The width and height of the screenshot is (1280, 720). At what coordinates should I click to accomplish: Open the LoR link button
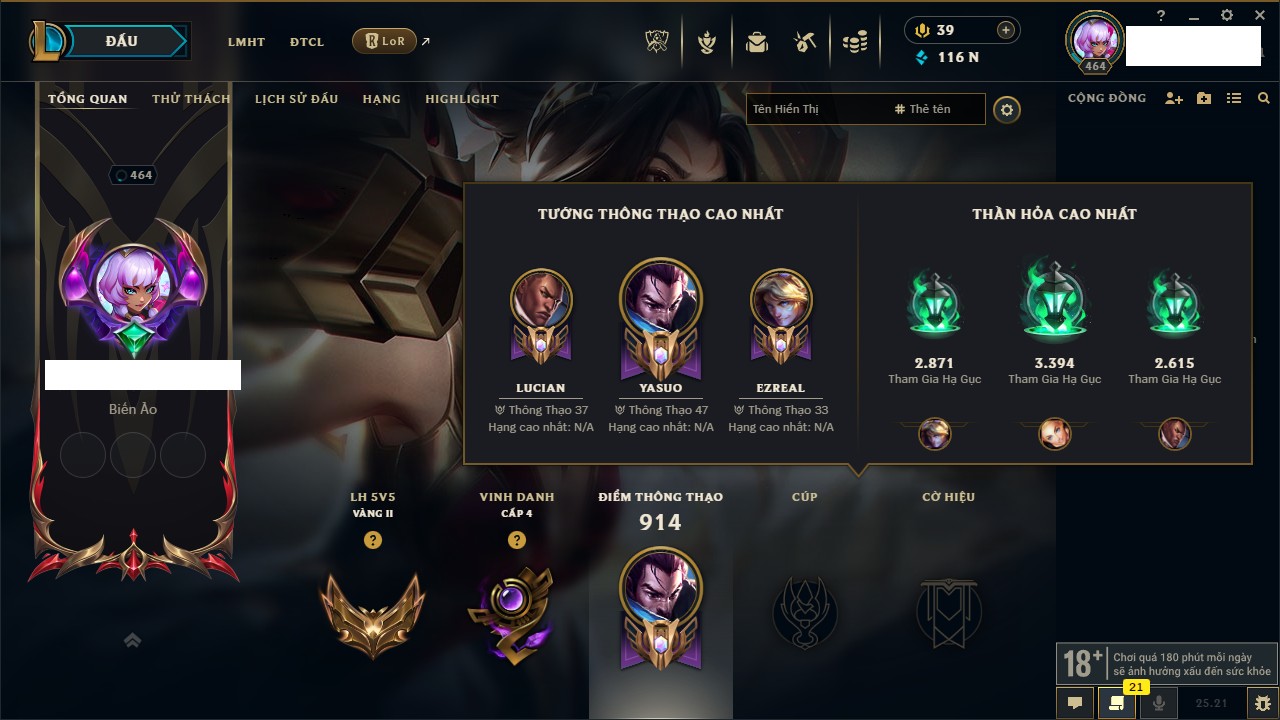pos(384,41)
